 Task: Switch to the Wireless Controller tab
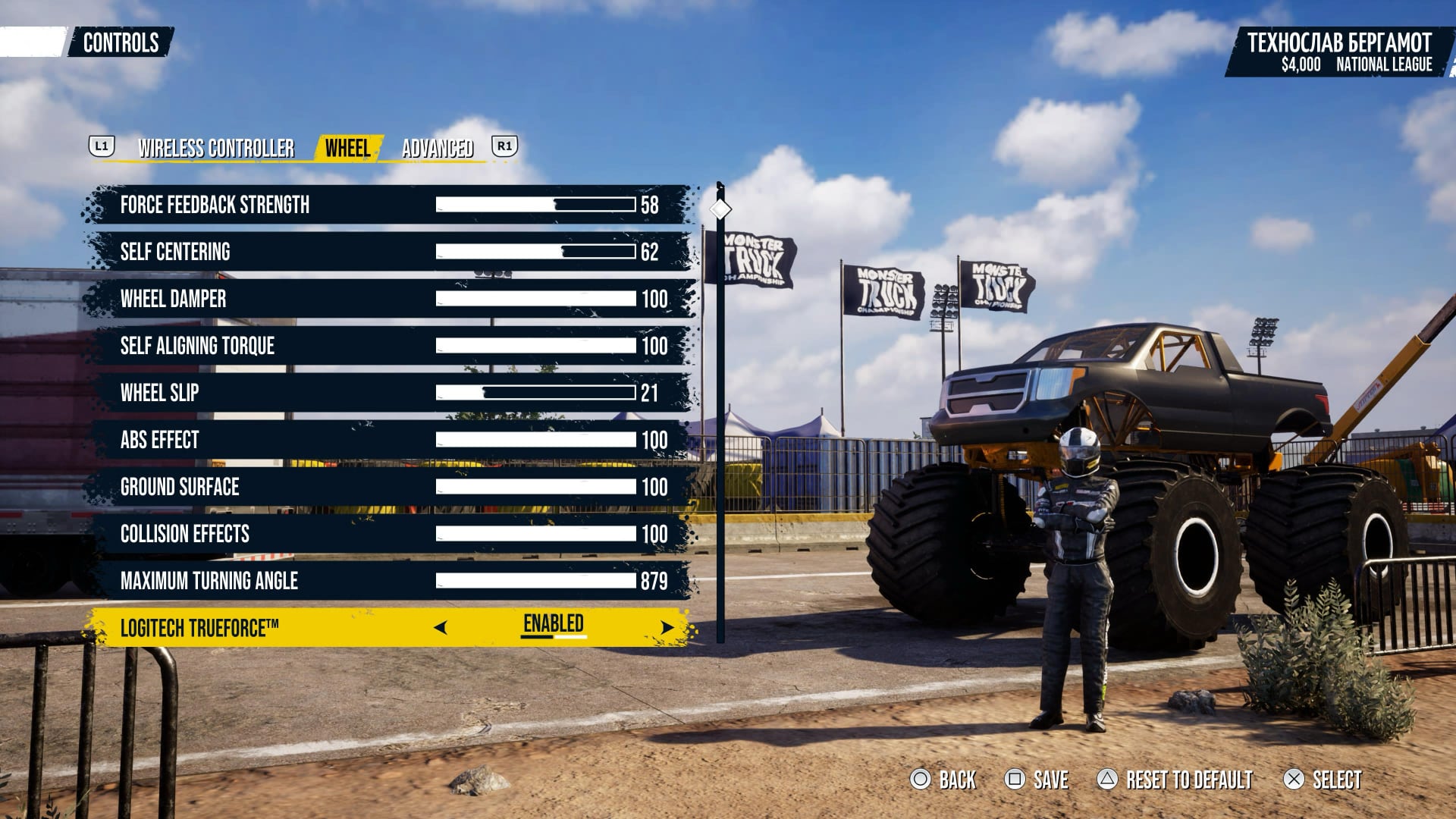pos(216,148)
